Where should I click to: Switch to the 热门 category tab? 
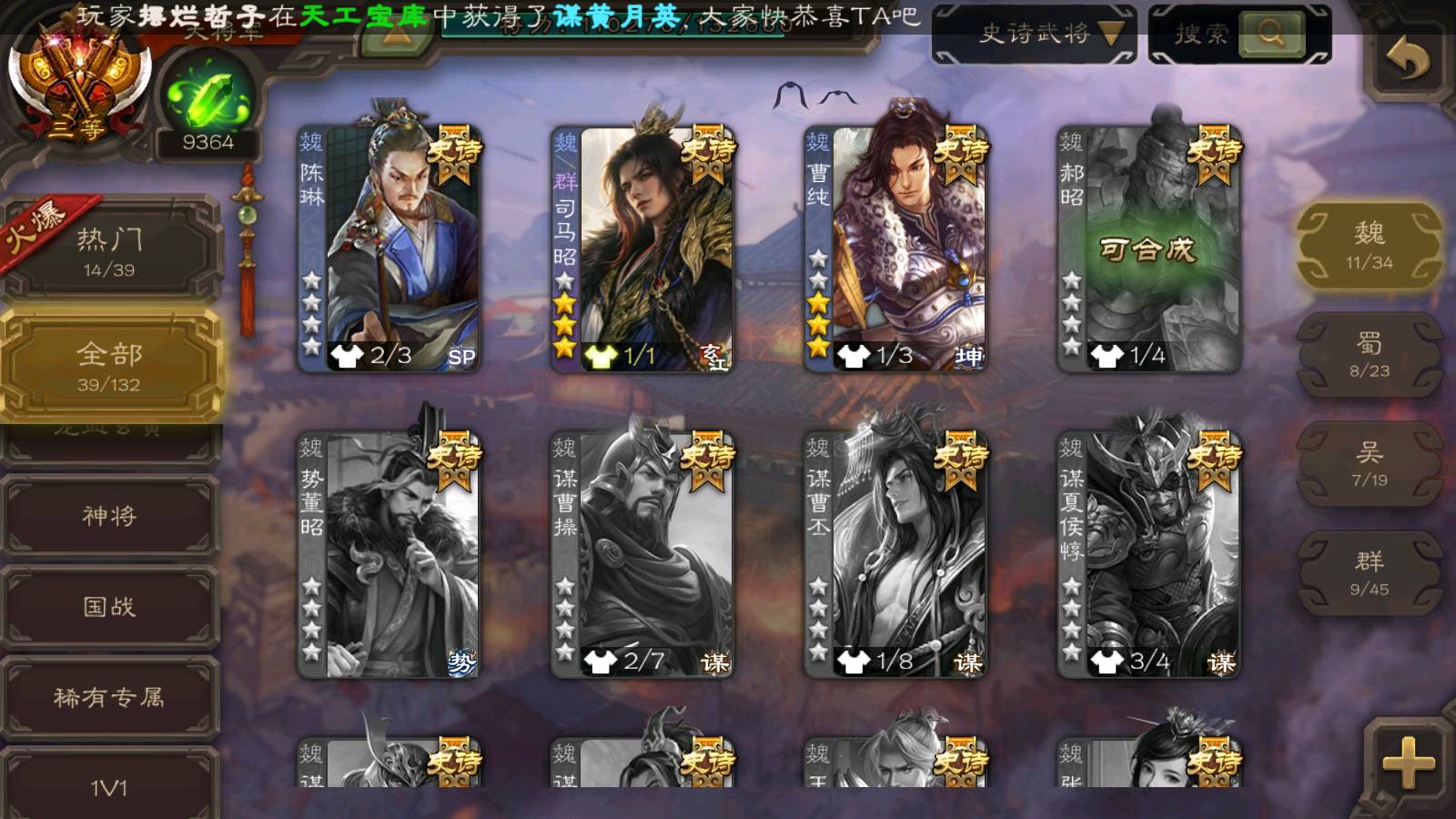point(109,250)
